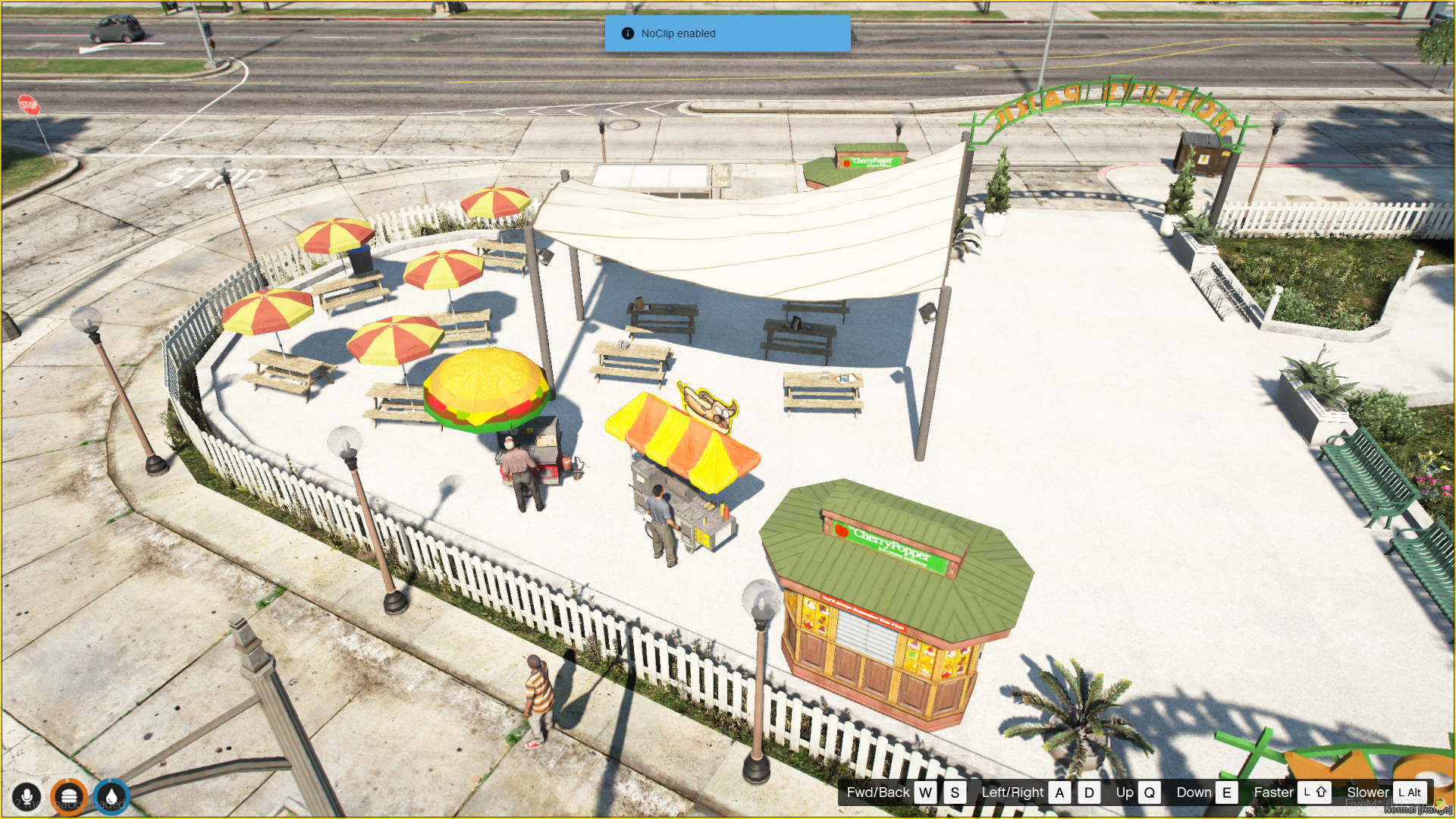Click the NoClip enabled notification
1456x819 pixels.
click(x=727, y=33)
